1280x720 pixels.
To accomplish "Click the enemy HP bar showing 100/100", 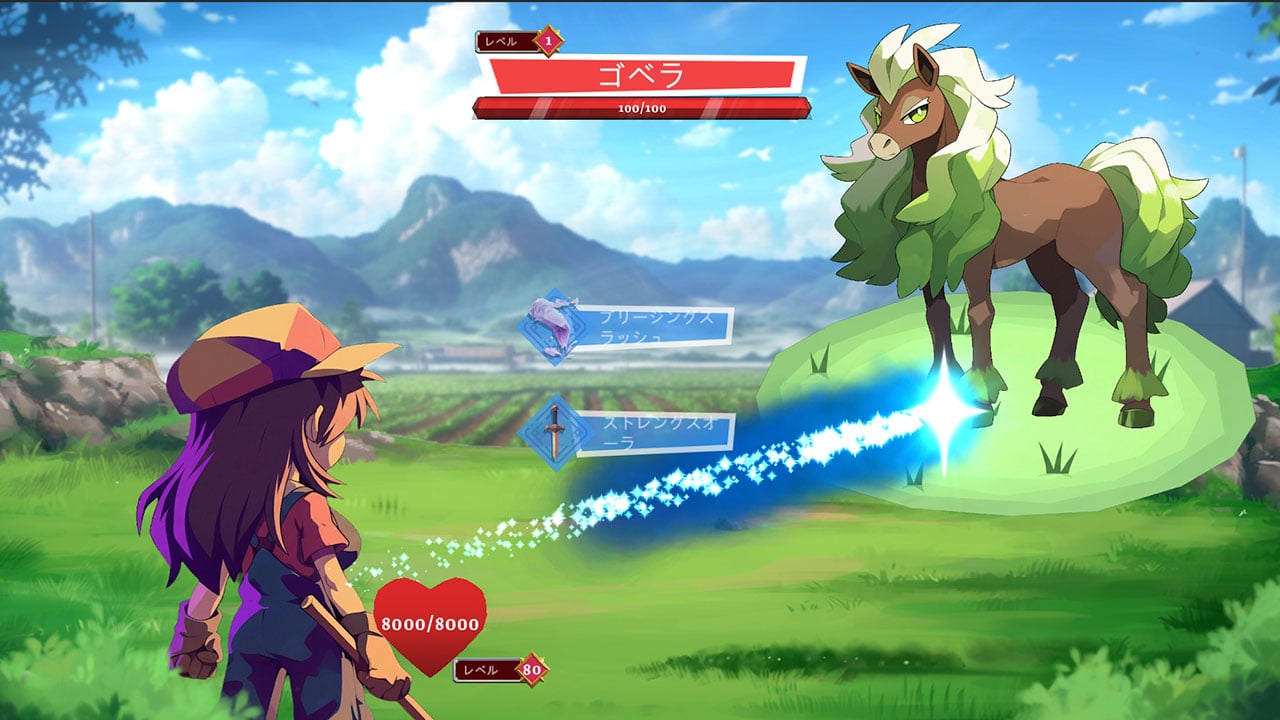I will pyautogui.click(x=641, y=106).
